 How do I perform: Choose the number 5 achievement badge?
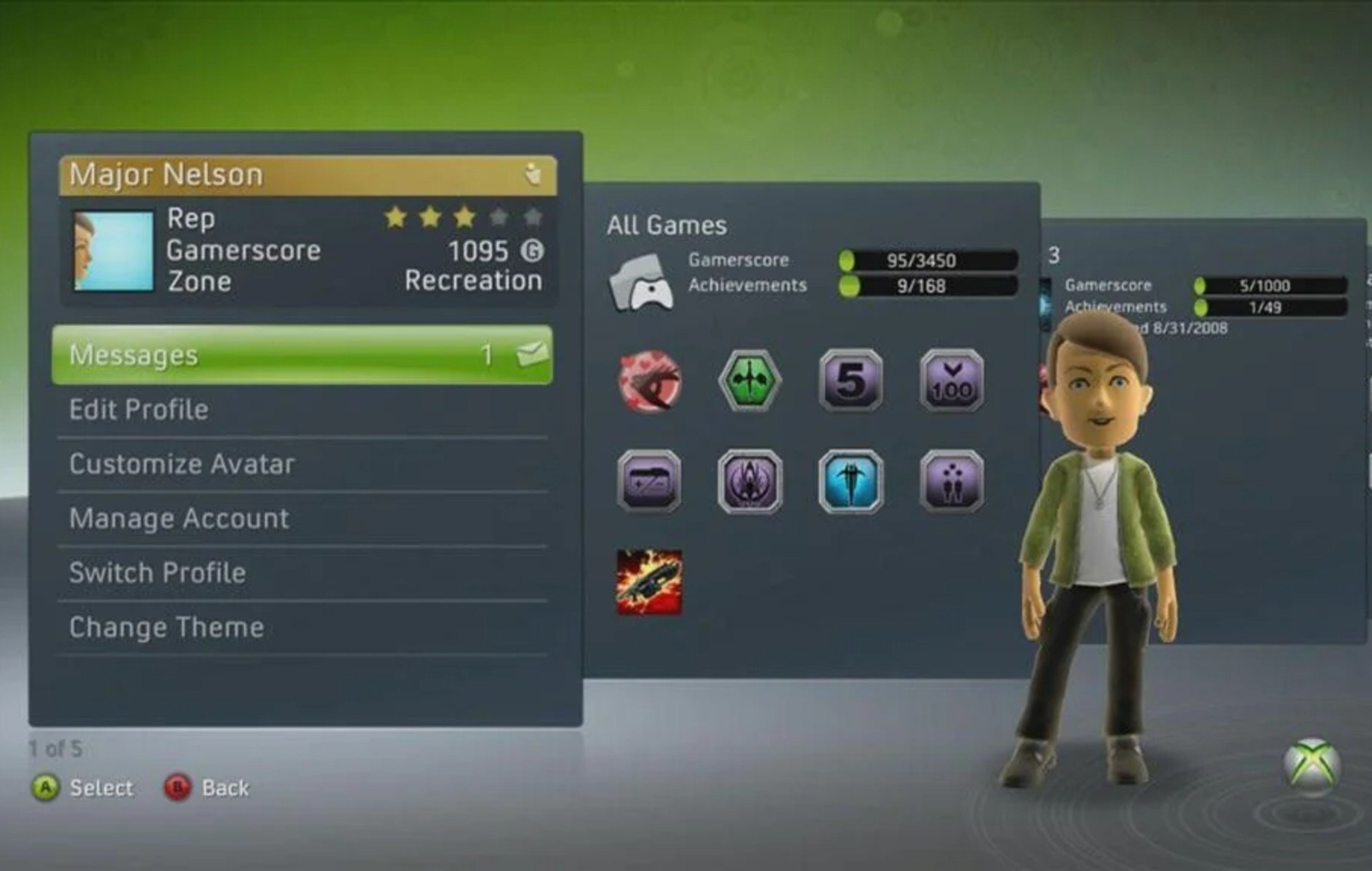coord(851,381)
